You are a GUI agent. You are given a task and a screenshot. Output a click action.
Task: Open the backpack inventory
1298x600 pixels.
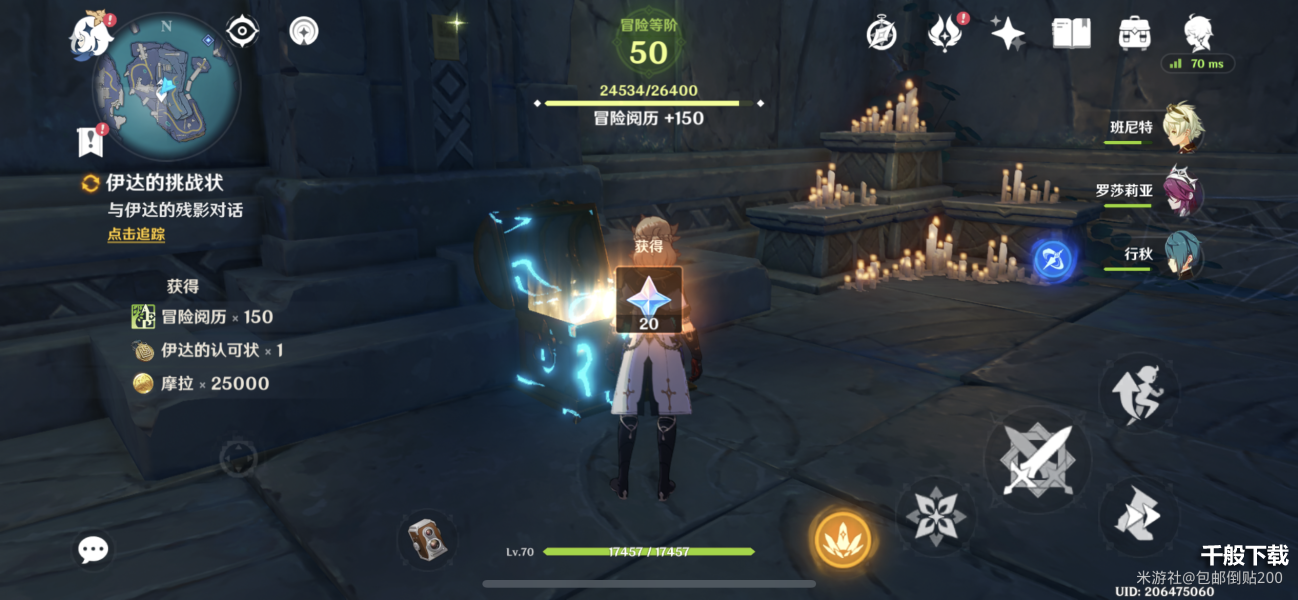click(x=1134, y=34)
